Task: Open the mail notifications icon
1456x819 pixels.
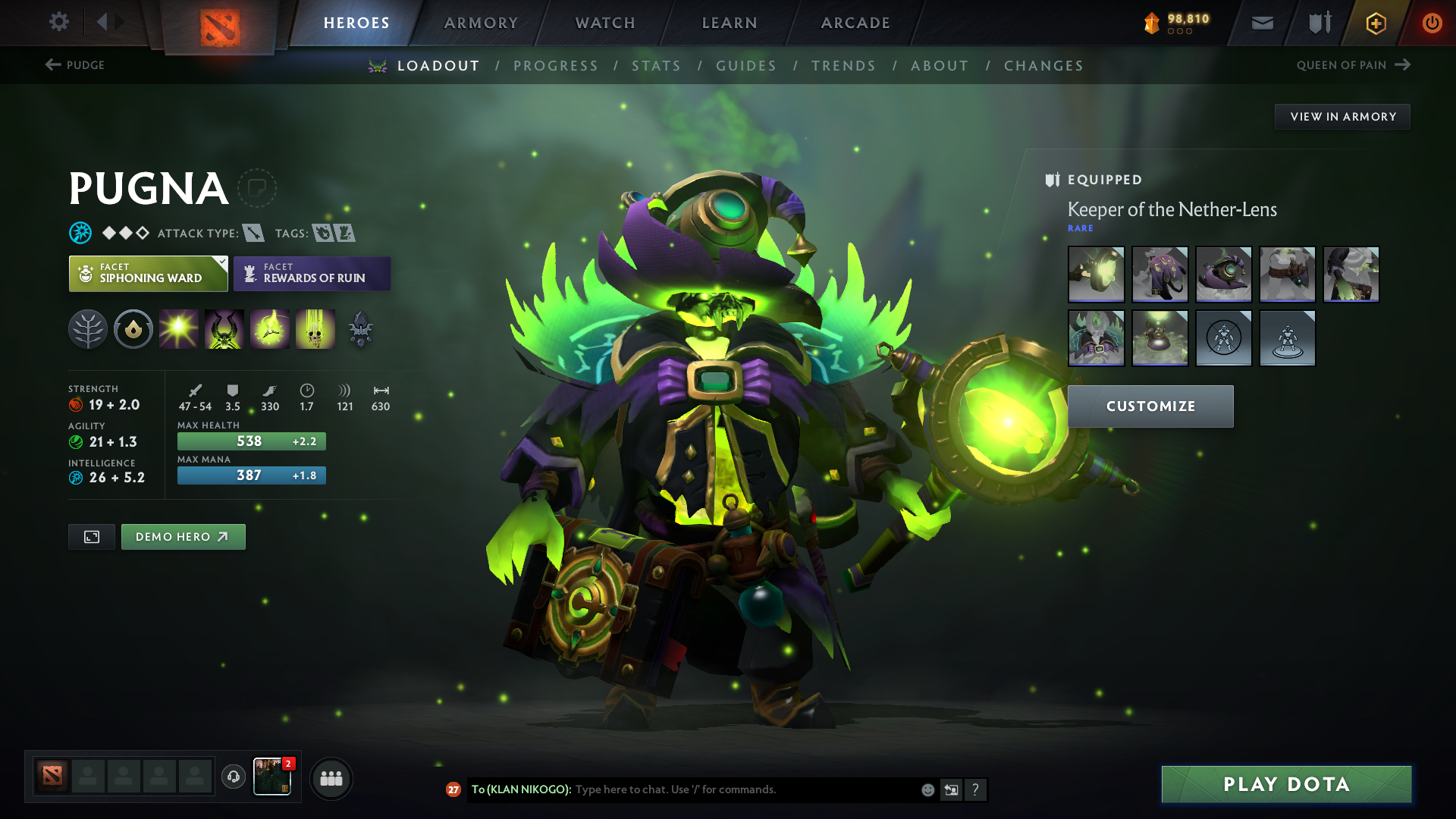Action: (1261, 23)
